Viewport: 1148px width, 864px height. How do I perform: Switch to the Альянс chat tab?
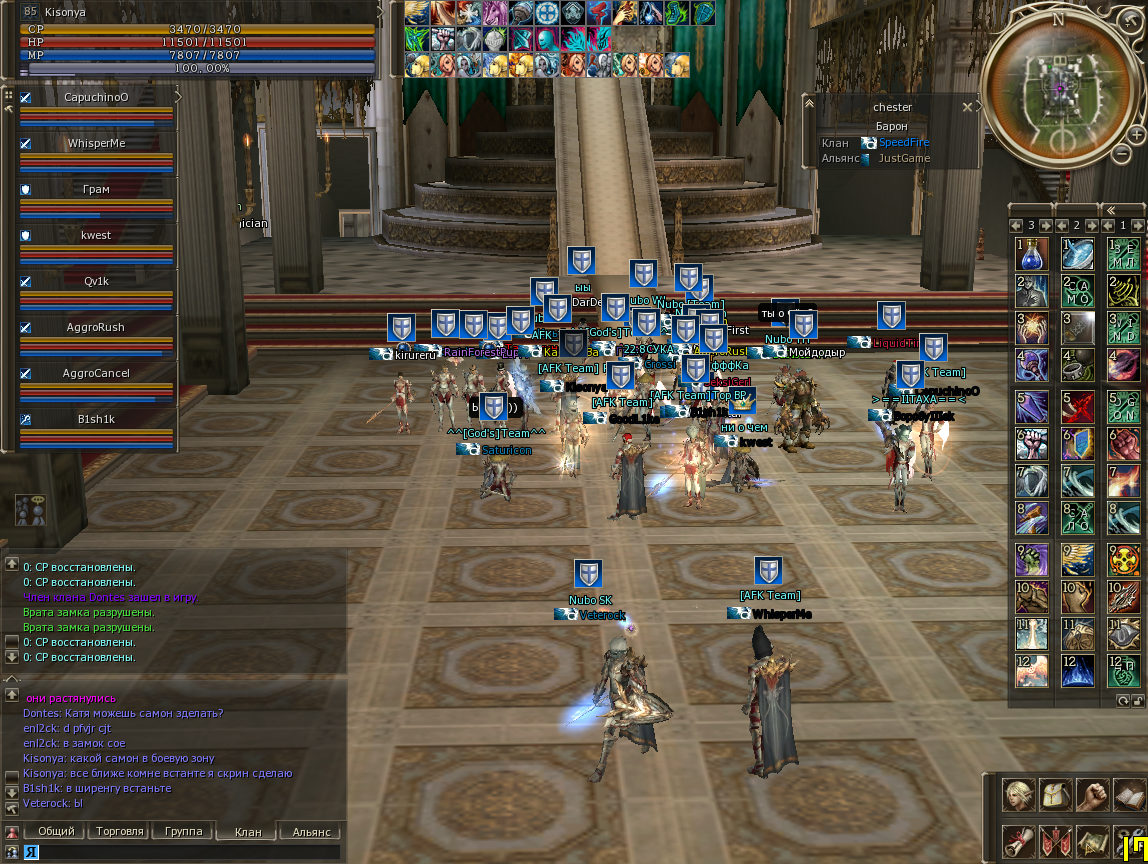pos(310,831)
